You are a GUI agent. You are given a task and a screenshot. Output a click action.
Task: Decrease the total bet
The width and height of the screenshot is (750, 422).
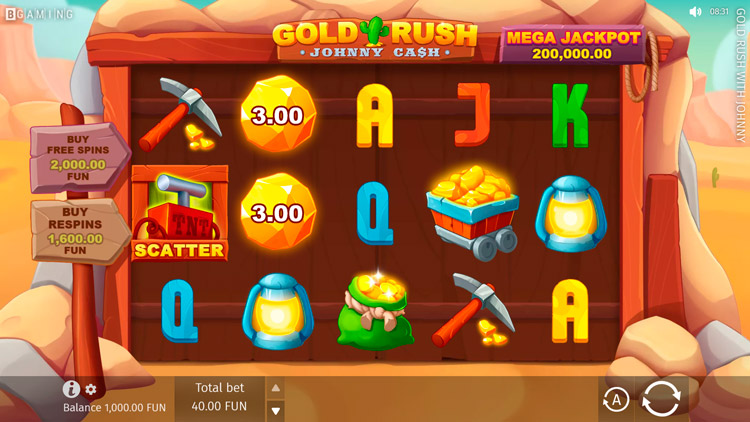(x=276, y=409)
